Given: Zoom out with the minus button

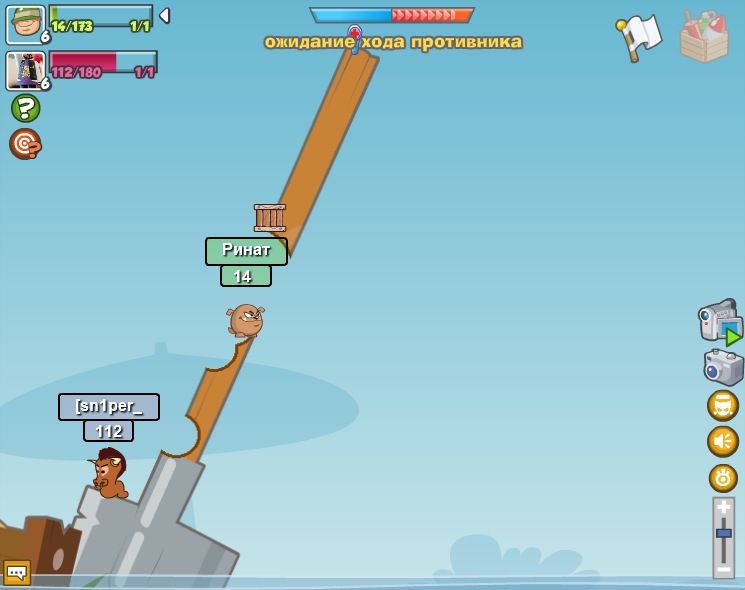Looking at the screenshot, I should (723, 569).
